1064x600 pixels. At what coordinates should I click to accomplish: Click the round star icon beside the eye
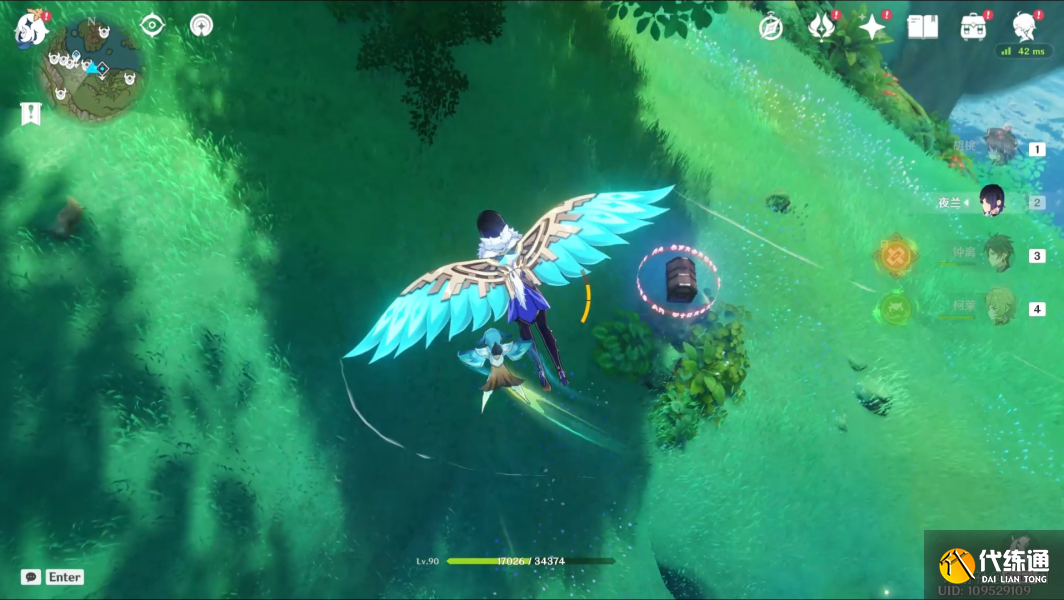click(202, 26)
